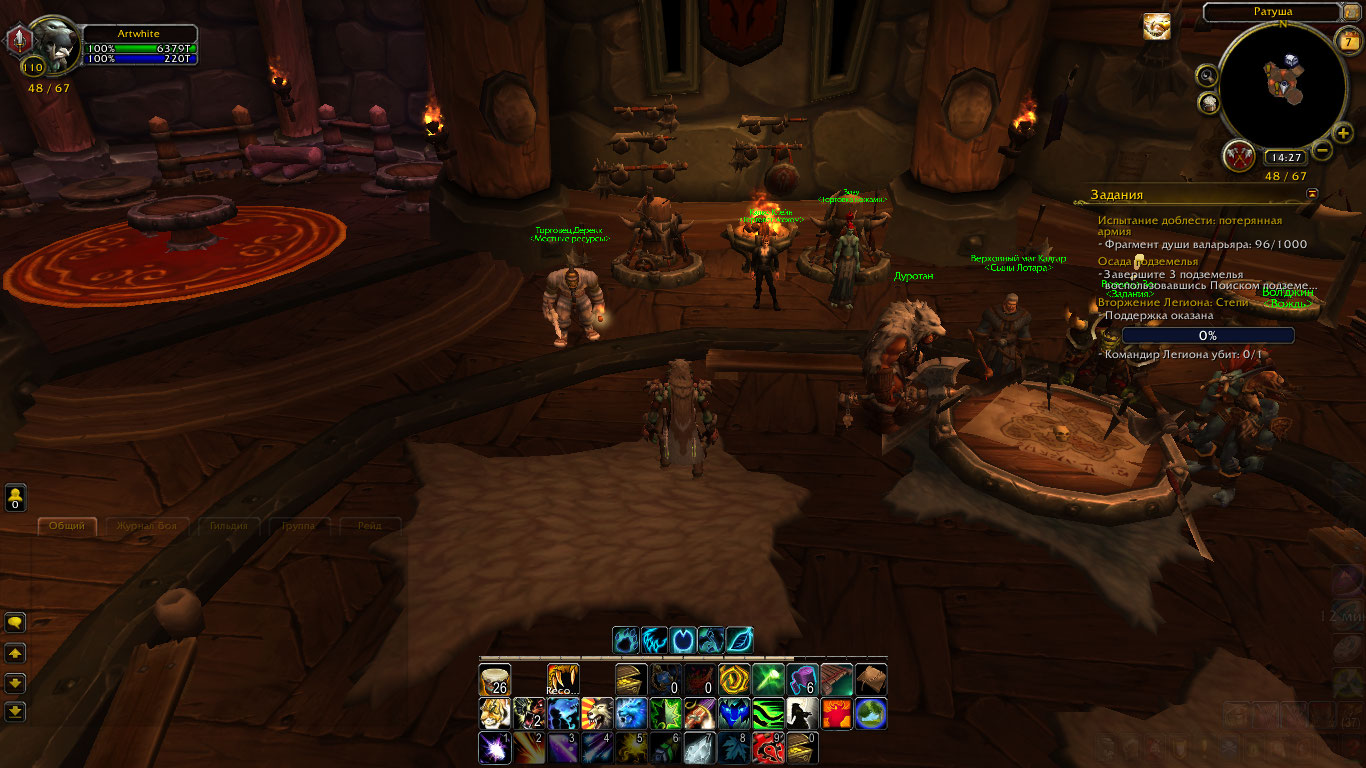This screenshot has height=768, width=1366.
Task: Open the calendar showing day 7
Action: click(1348, 41)
